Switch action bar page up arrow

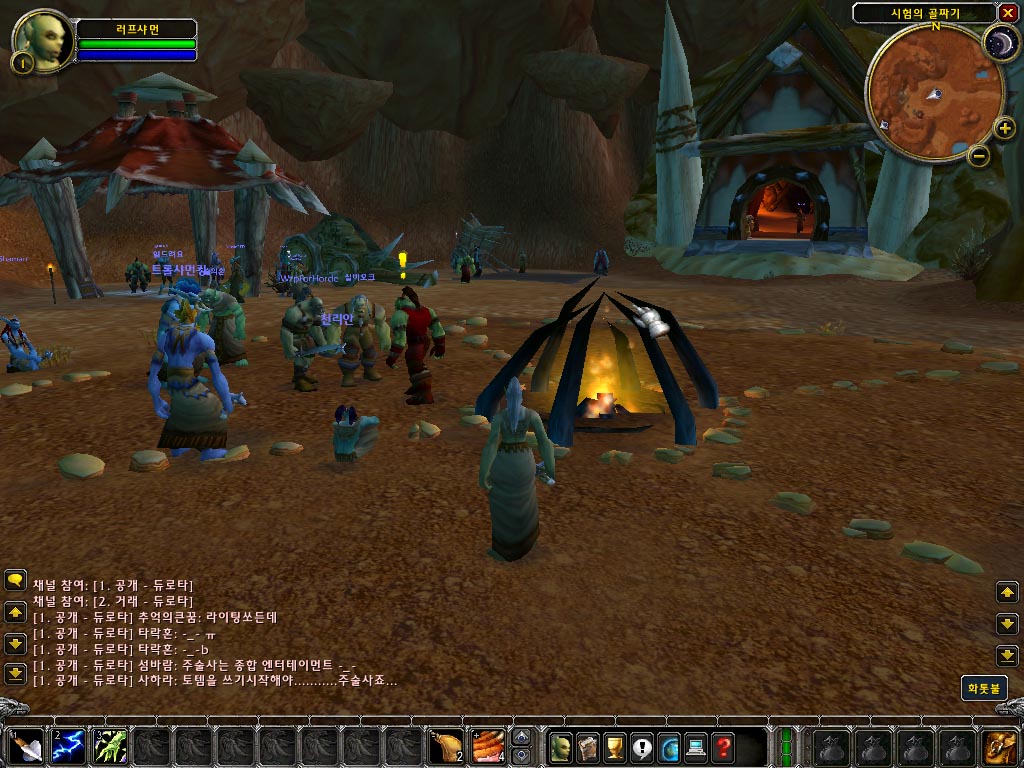(x=521, y=737)
